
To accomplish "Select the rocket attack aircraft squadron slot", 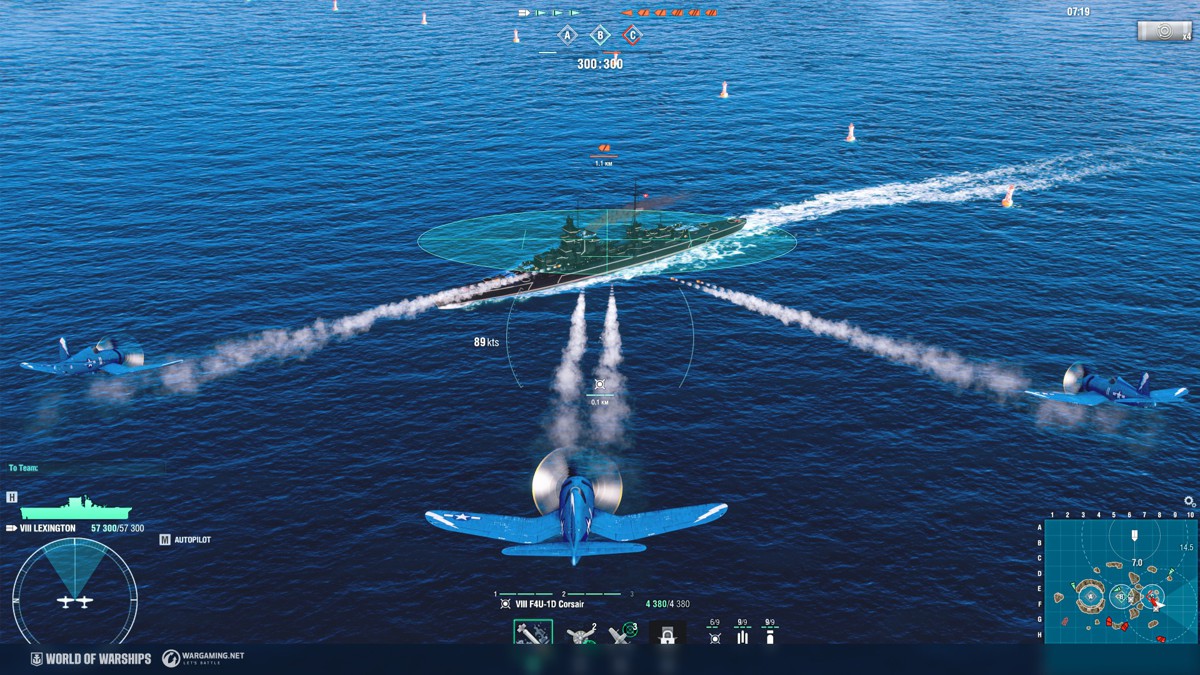I will [x=533, y=633].
